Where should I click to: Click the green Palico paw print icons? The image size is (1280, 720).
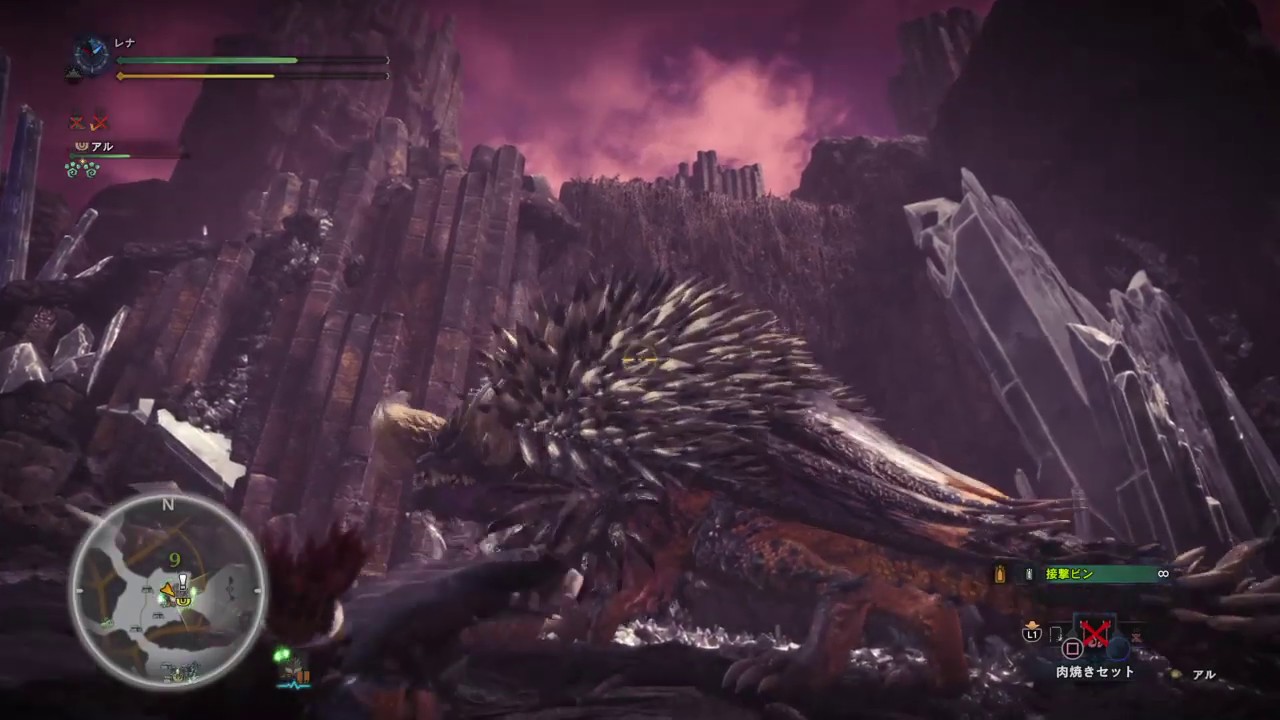(x=81, y=169)
